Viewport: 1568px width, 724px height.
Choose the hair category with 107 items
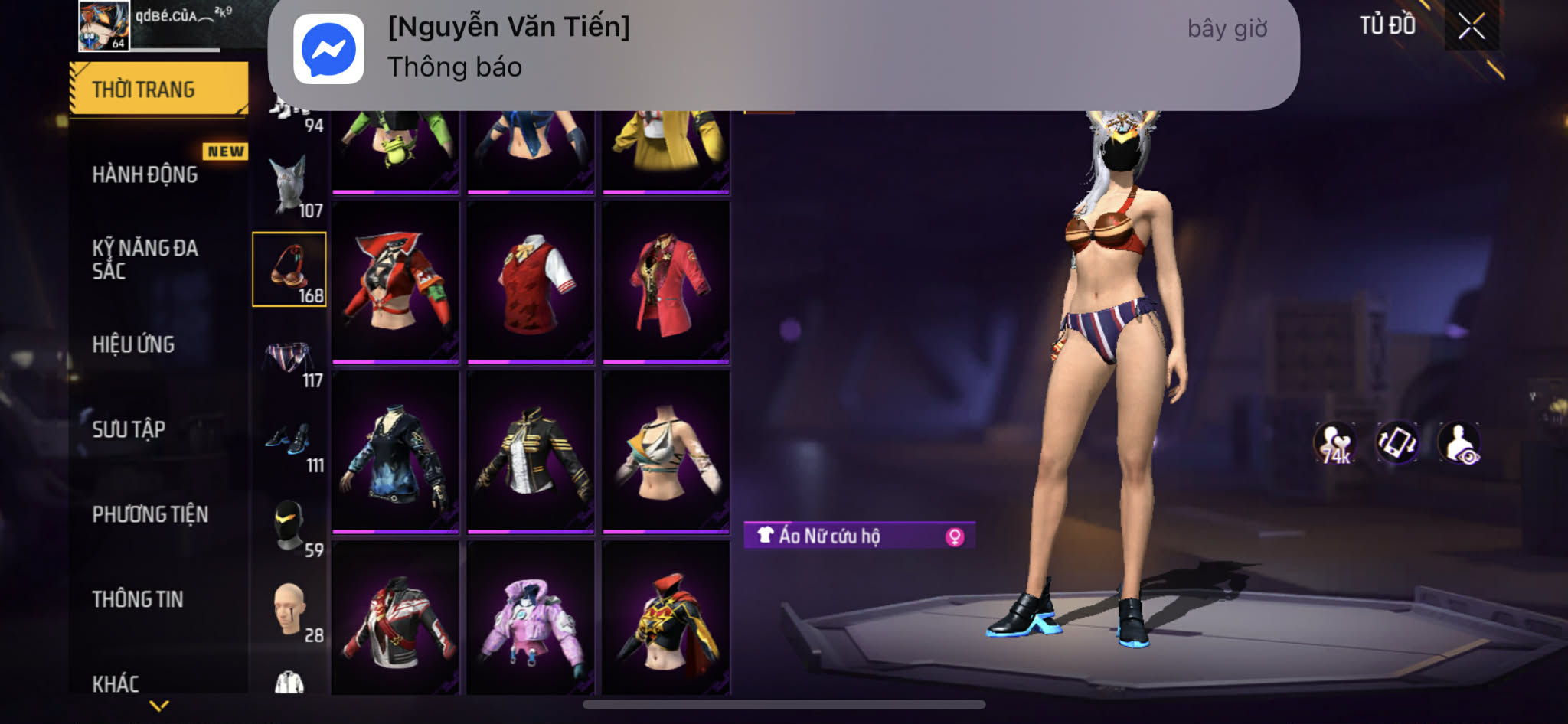coord(289,187)
